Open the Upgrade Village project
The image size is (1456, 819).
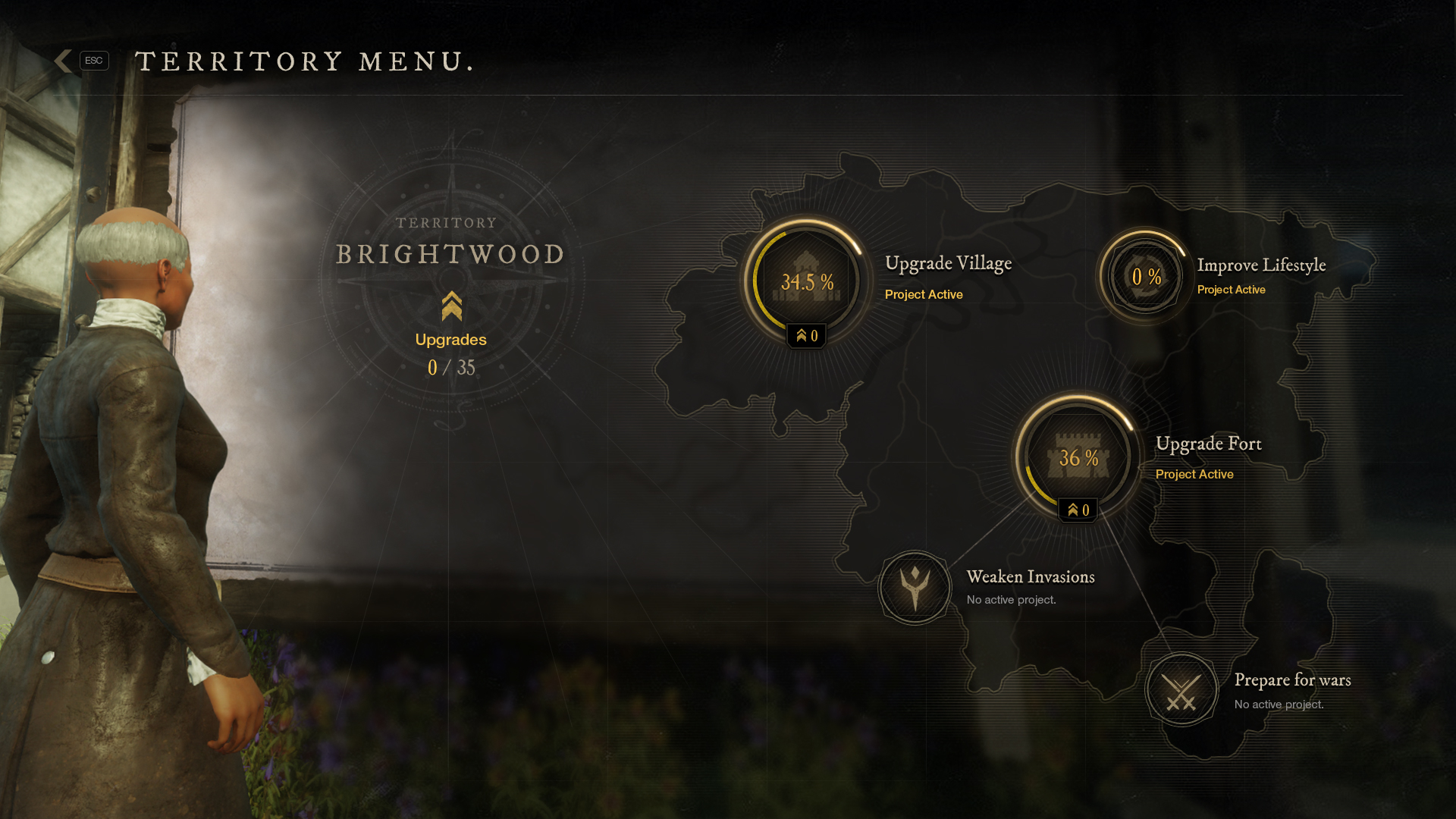807,281
